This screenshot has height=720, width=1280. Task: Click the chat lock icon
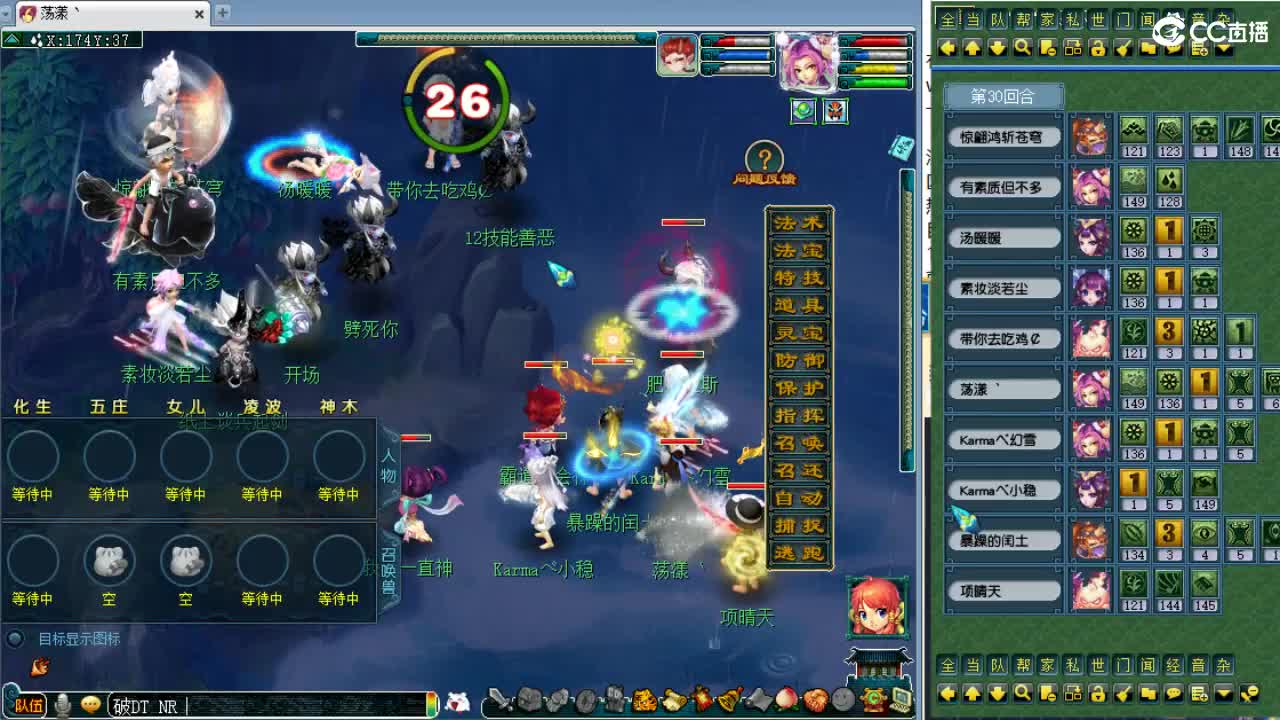1098,48
